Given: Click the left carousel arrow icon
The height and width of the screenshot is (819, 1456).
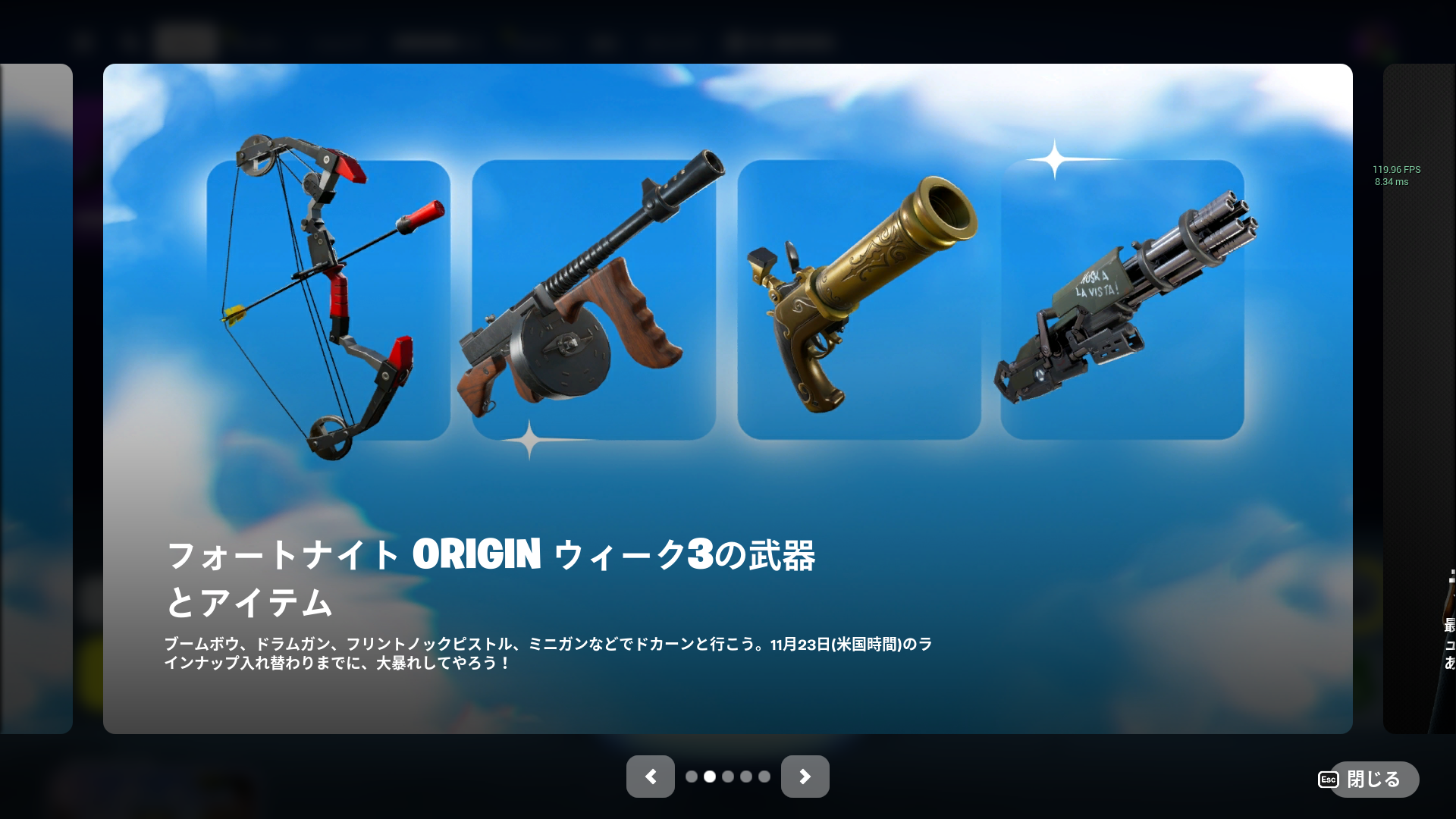Looking at the screenshot, I should [x=650, y=777].
